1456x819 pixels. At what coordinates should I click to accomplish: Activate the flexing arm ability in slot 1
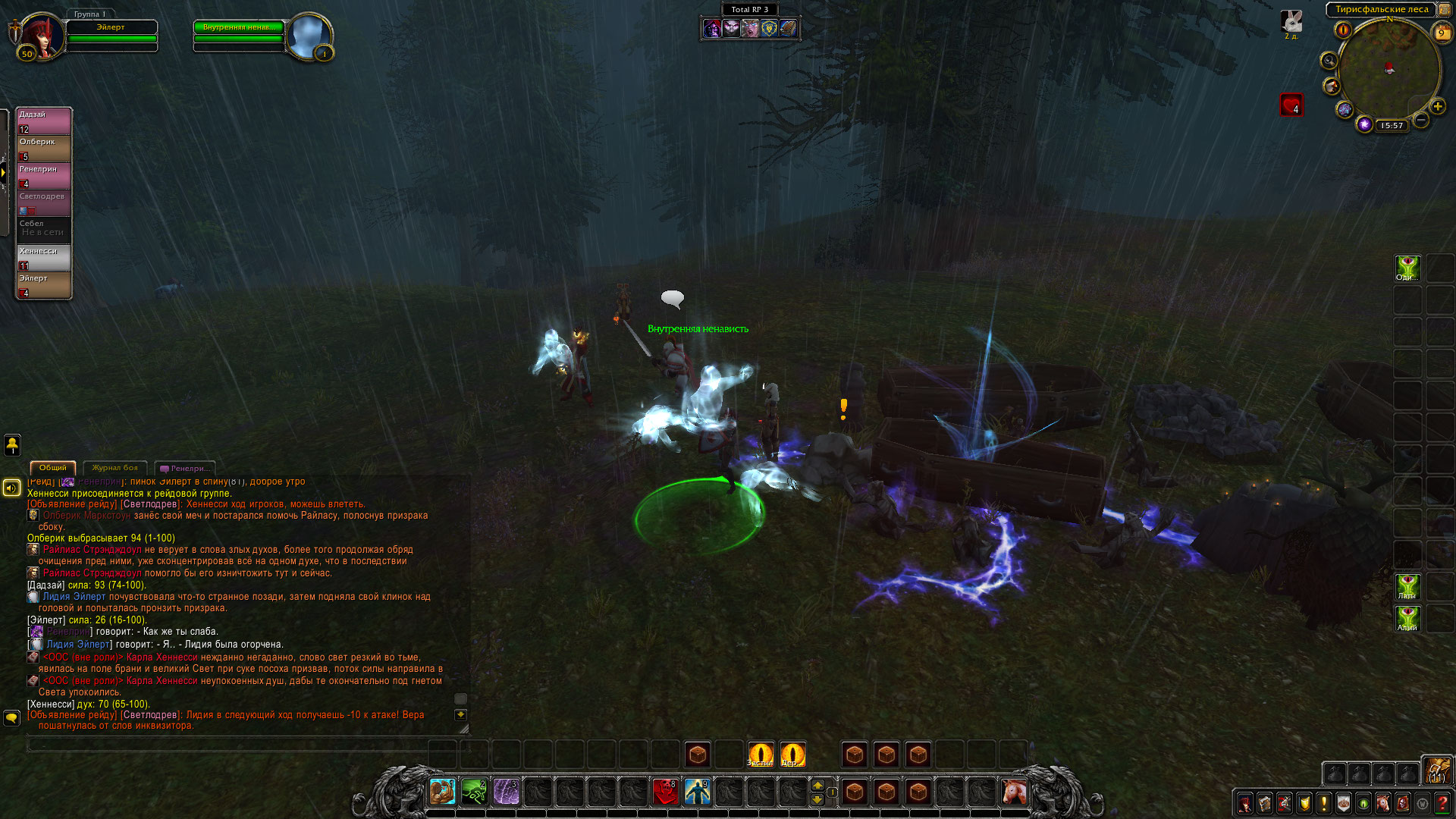442,792
